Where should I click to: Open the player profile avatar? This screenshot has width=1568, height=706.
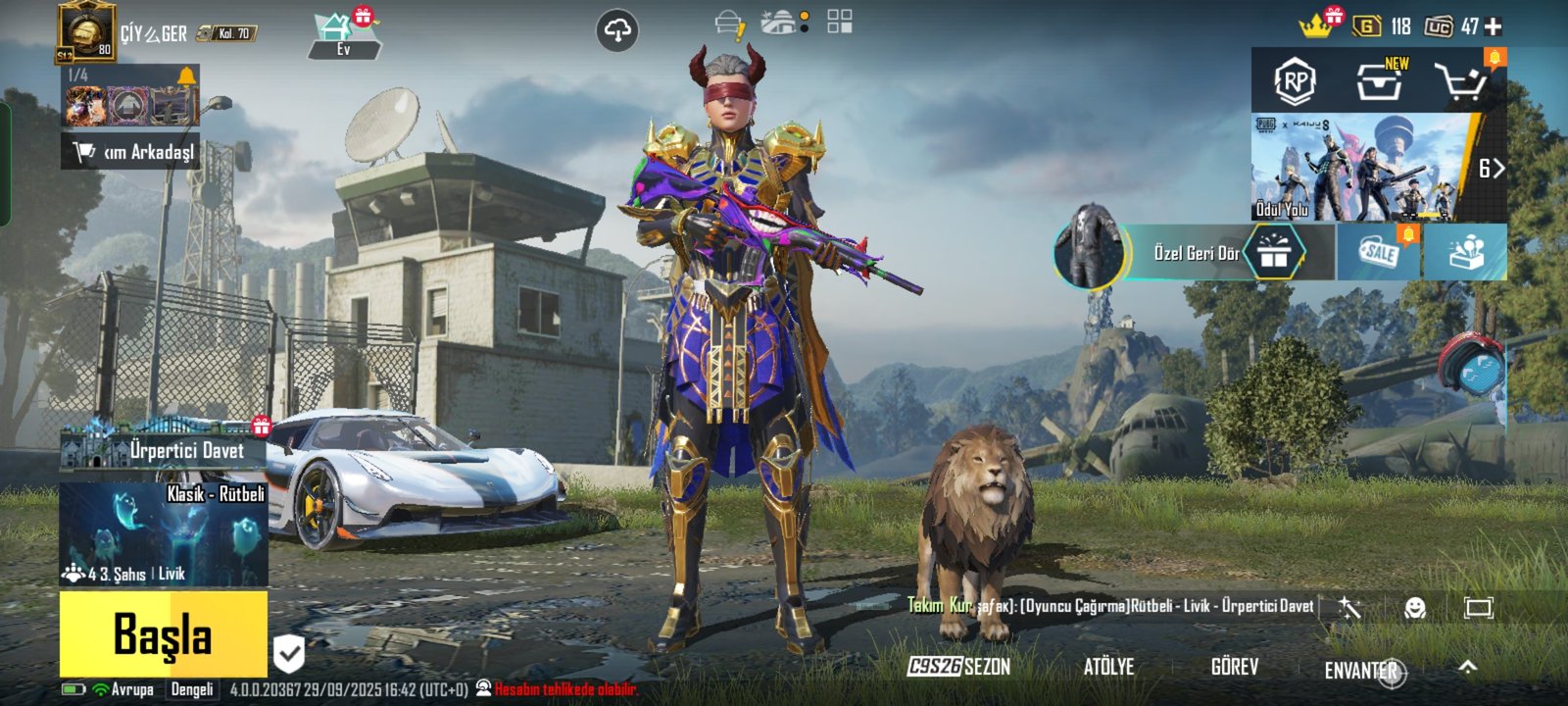click(x=86, y=30)
